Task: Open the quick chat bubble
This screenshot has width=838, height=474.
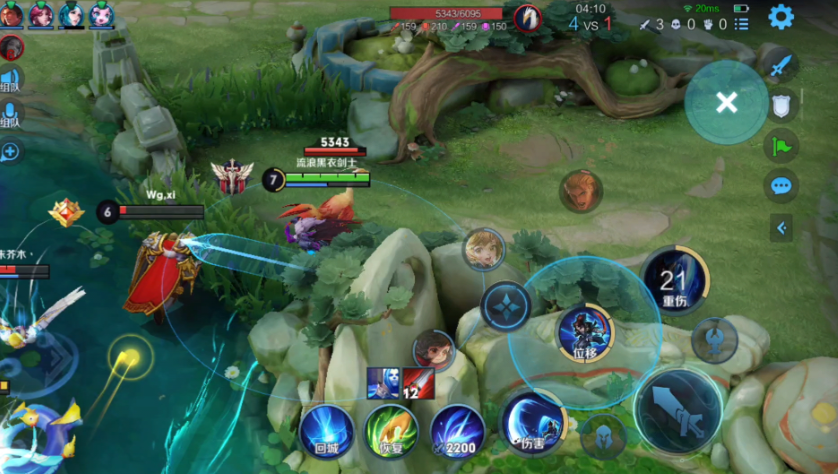Action: tap(781, 186)
